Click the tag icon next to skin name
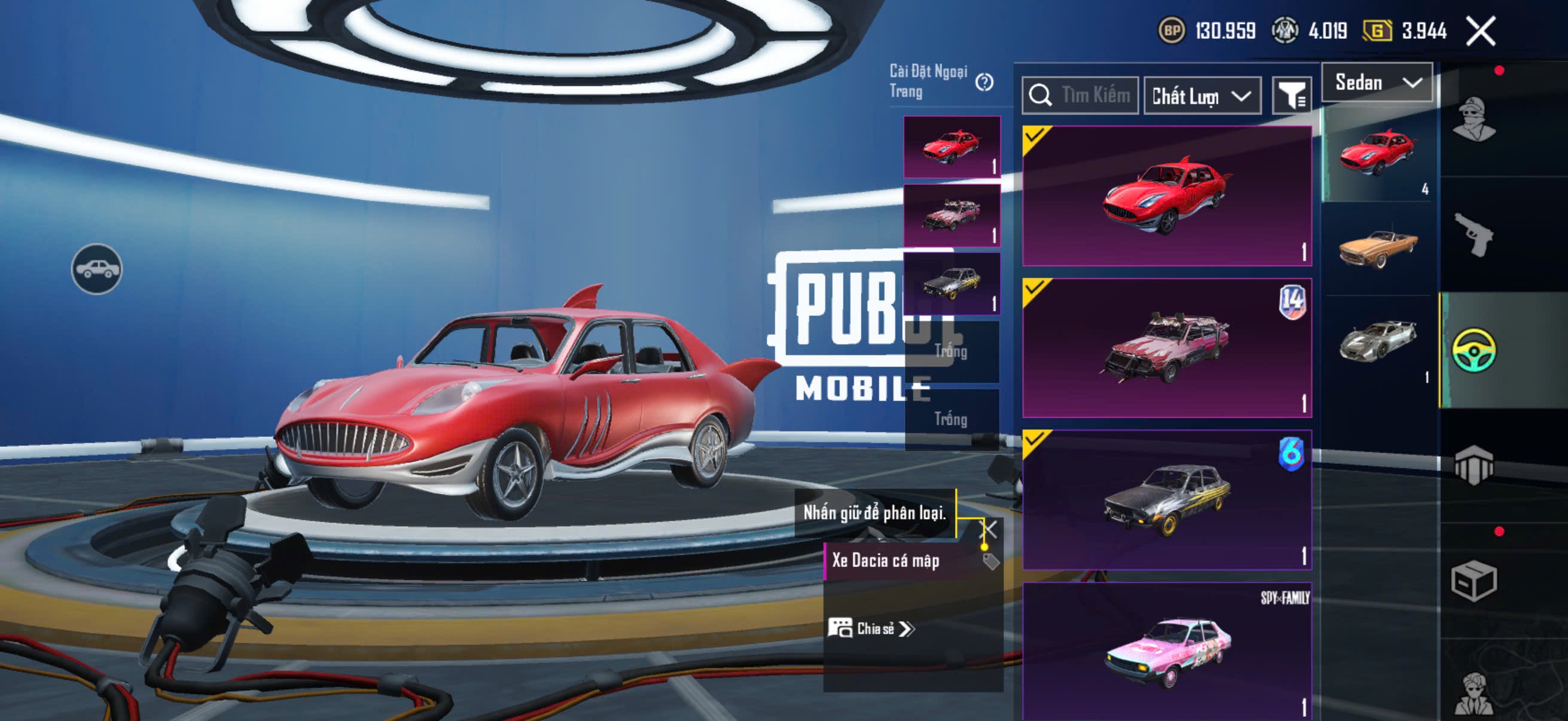 (990, 561)
